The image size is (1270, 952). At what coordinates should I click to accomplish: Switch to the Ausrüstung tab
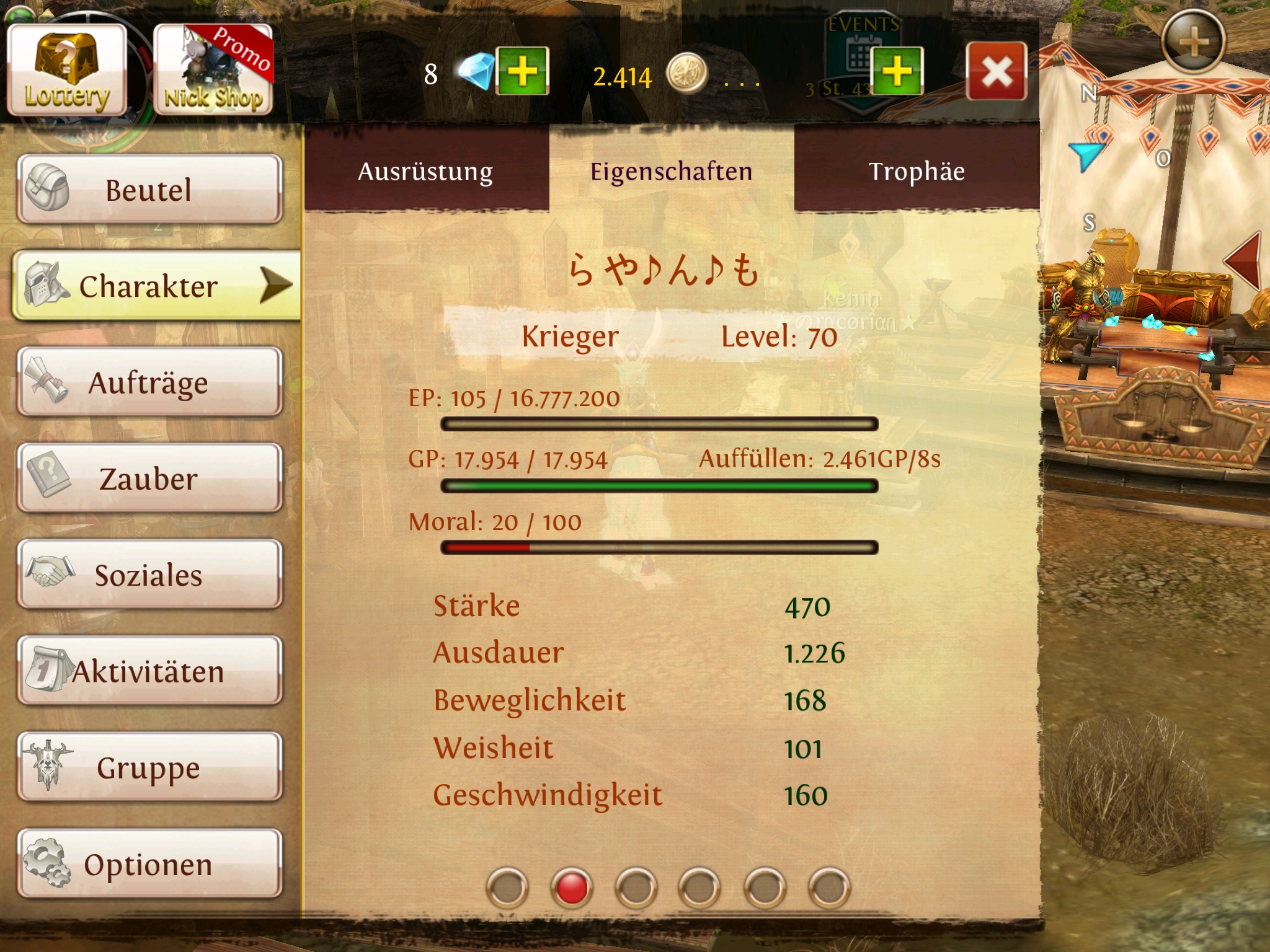coord(425,171)
